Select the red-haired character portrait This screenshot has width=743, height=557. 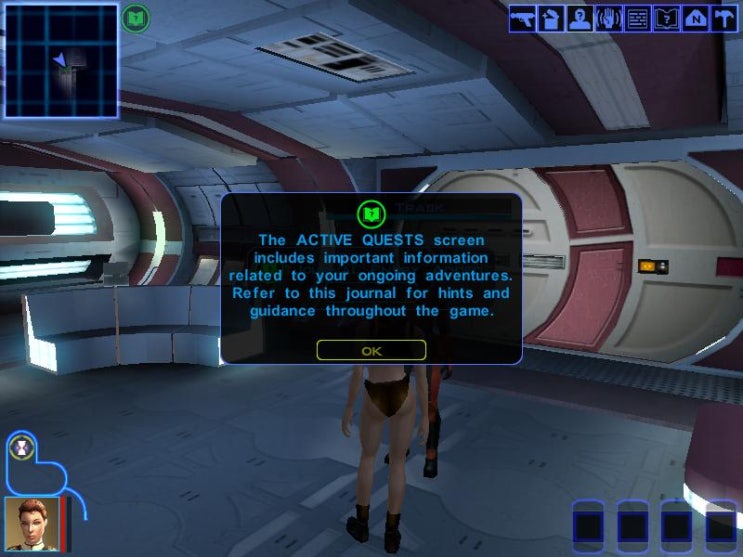pos(29,522)
